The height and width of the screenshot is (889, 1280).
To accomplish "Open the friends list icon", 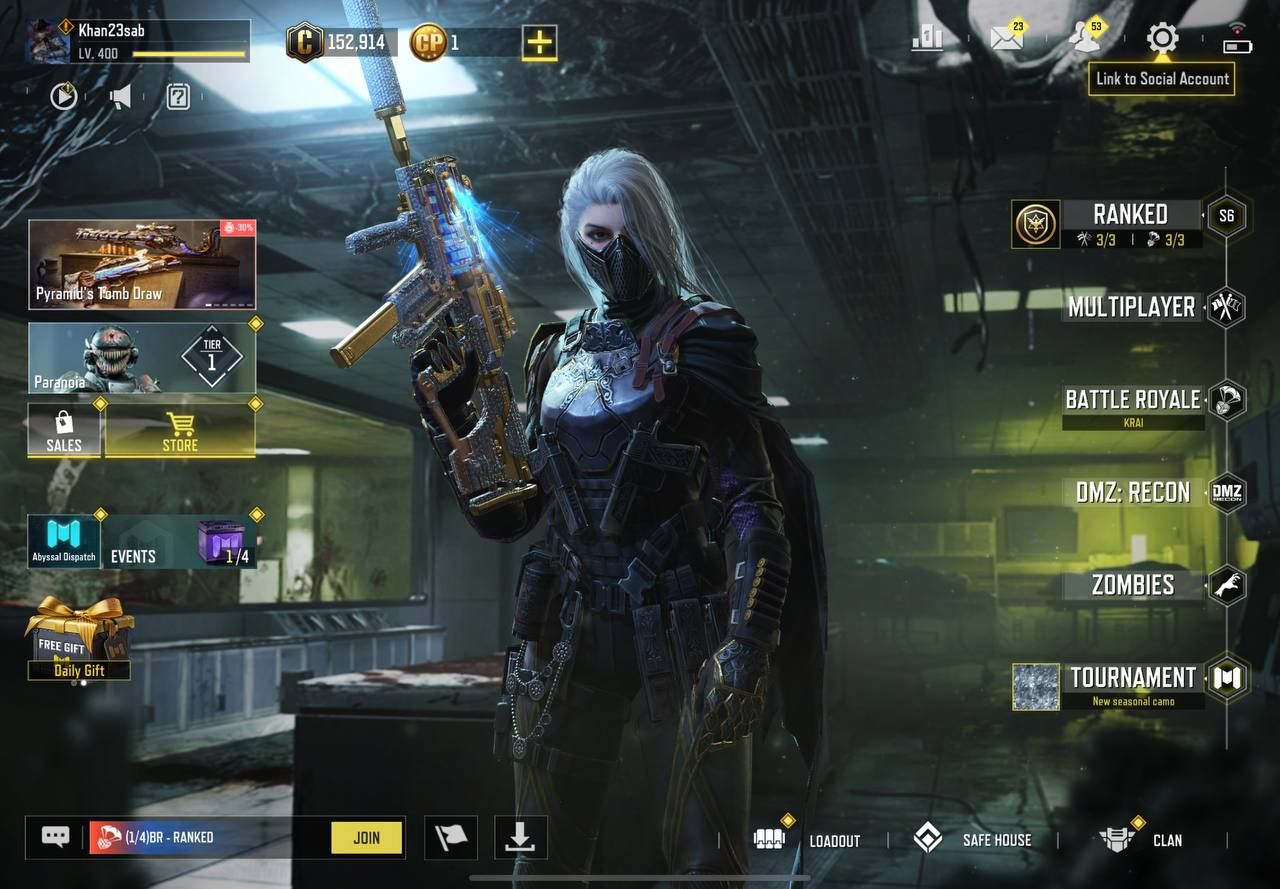I will click(1084, 39).
